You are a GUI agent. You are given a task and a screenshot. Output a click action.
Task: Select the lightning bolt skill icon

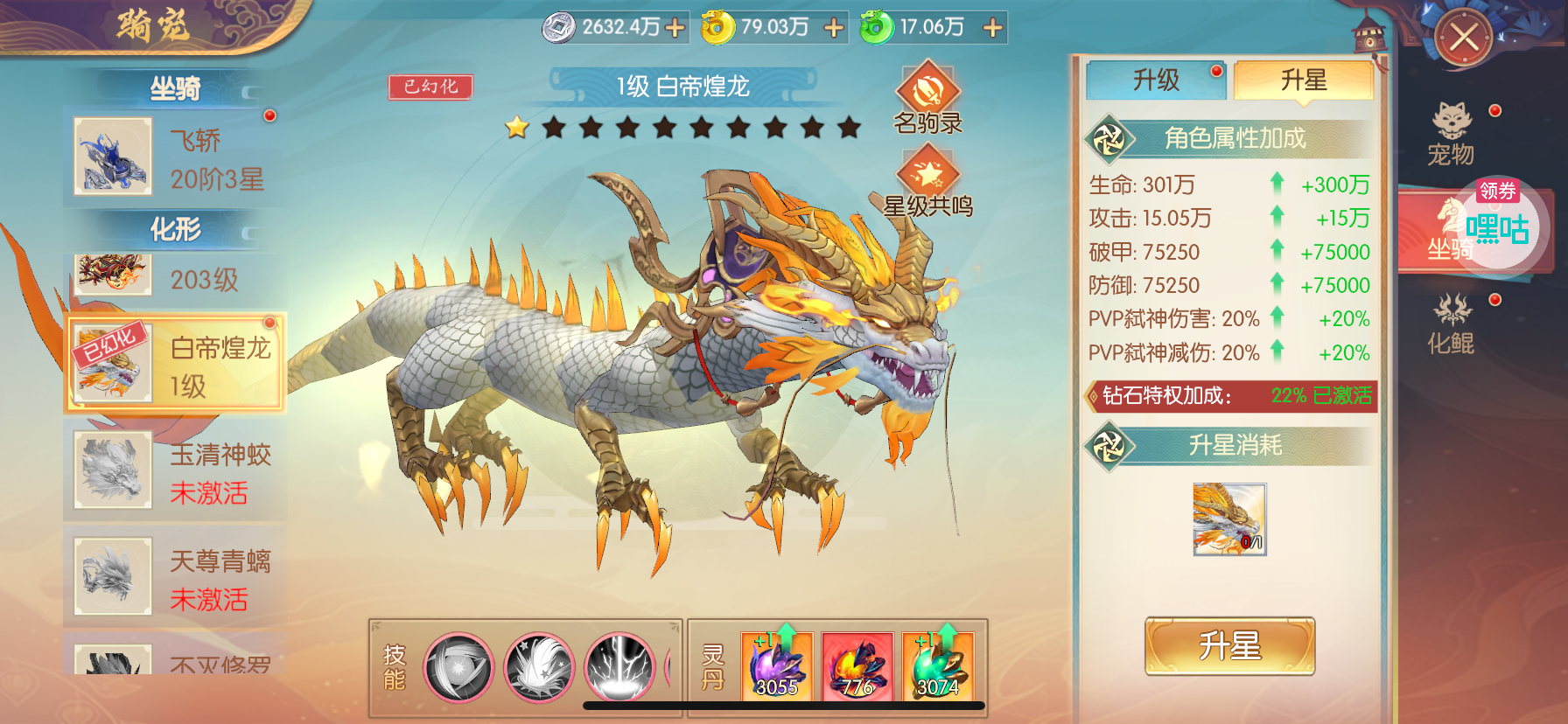pyautogui.click(x=619, y=668)
